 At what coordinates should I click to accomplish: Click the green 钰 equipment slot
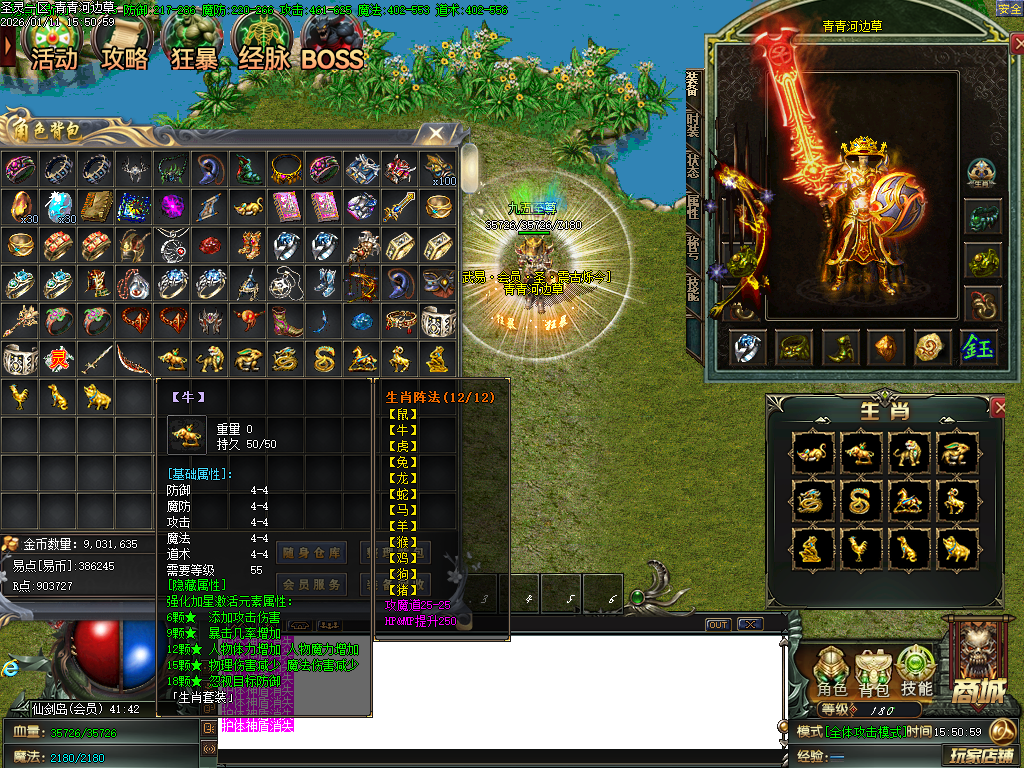pos(978,347)
